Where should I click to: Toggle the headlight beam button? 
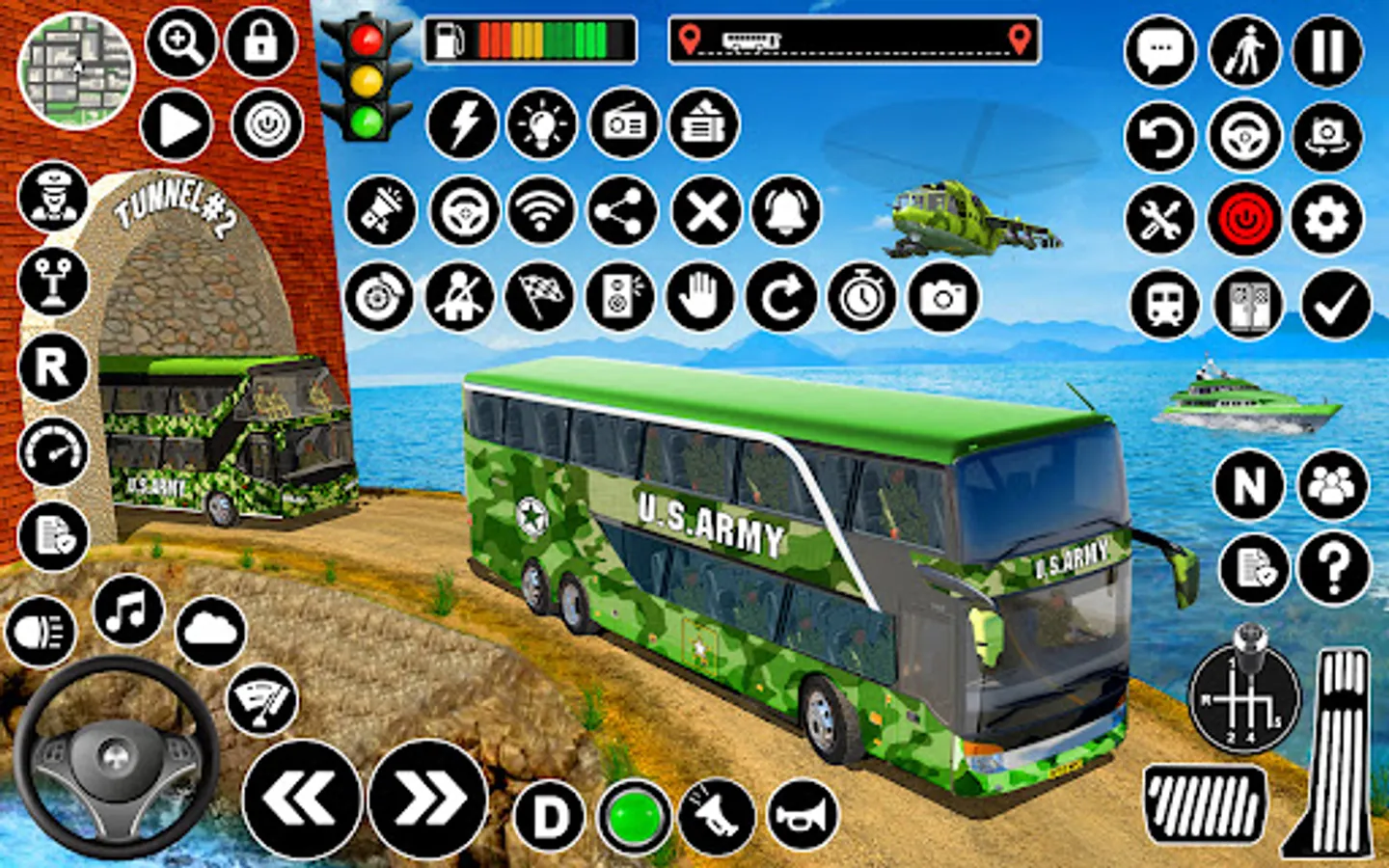(x=41, y=633)
